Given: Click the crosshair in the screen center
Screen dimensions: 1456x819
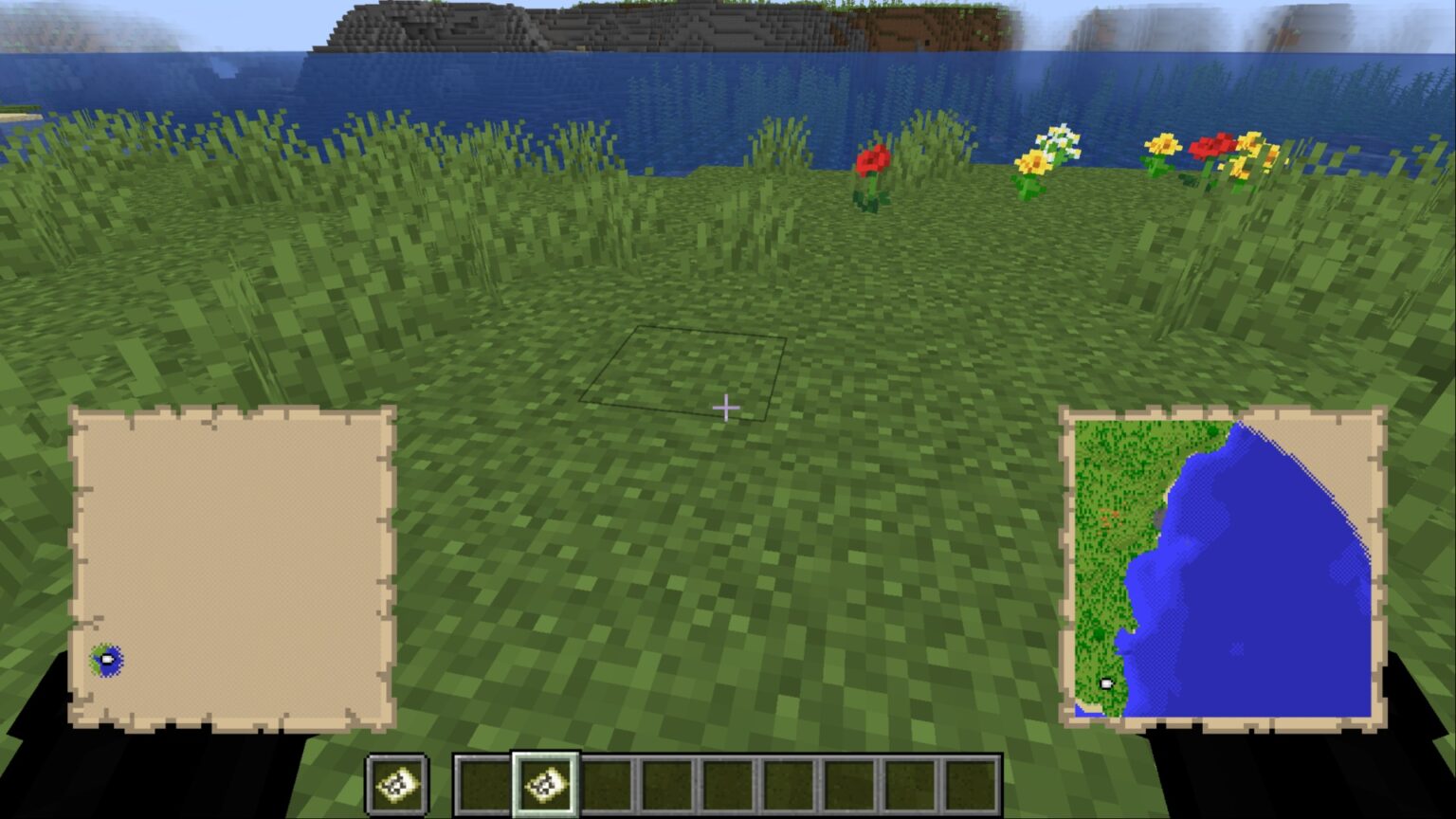Looking at the screenshot, I should (726, 406).
